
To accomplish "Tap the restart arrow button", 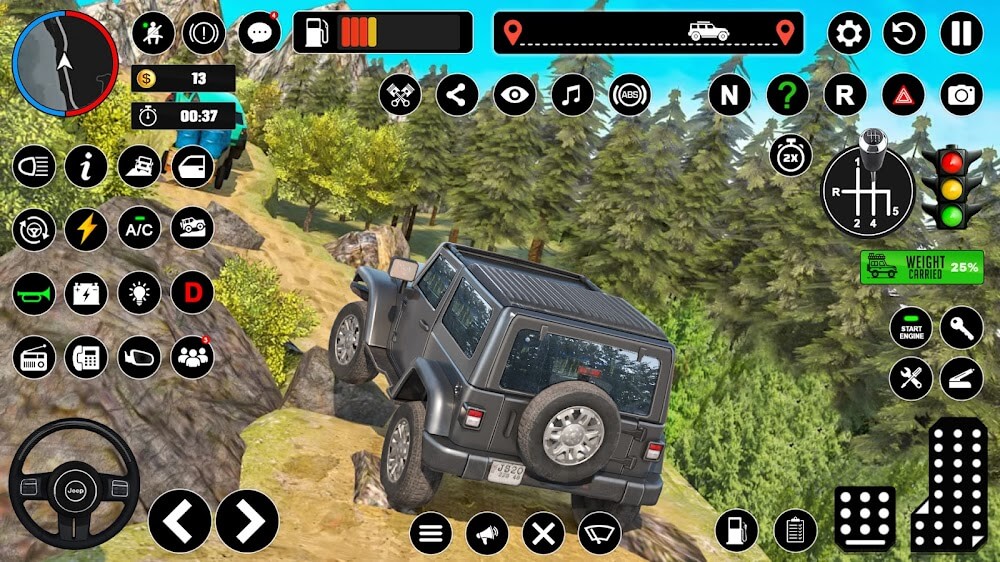I will [904, 33].
